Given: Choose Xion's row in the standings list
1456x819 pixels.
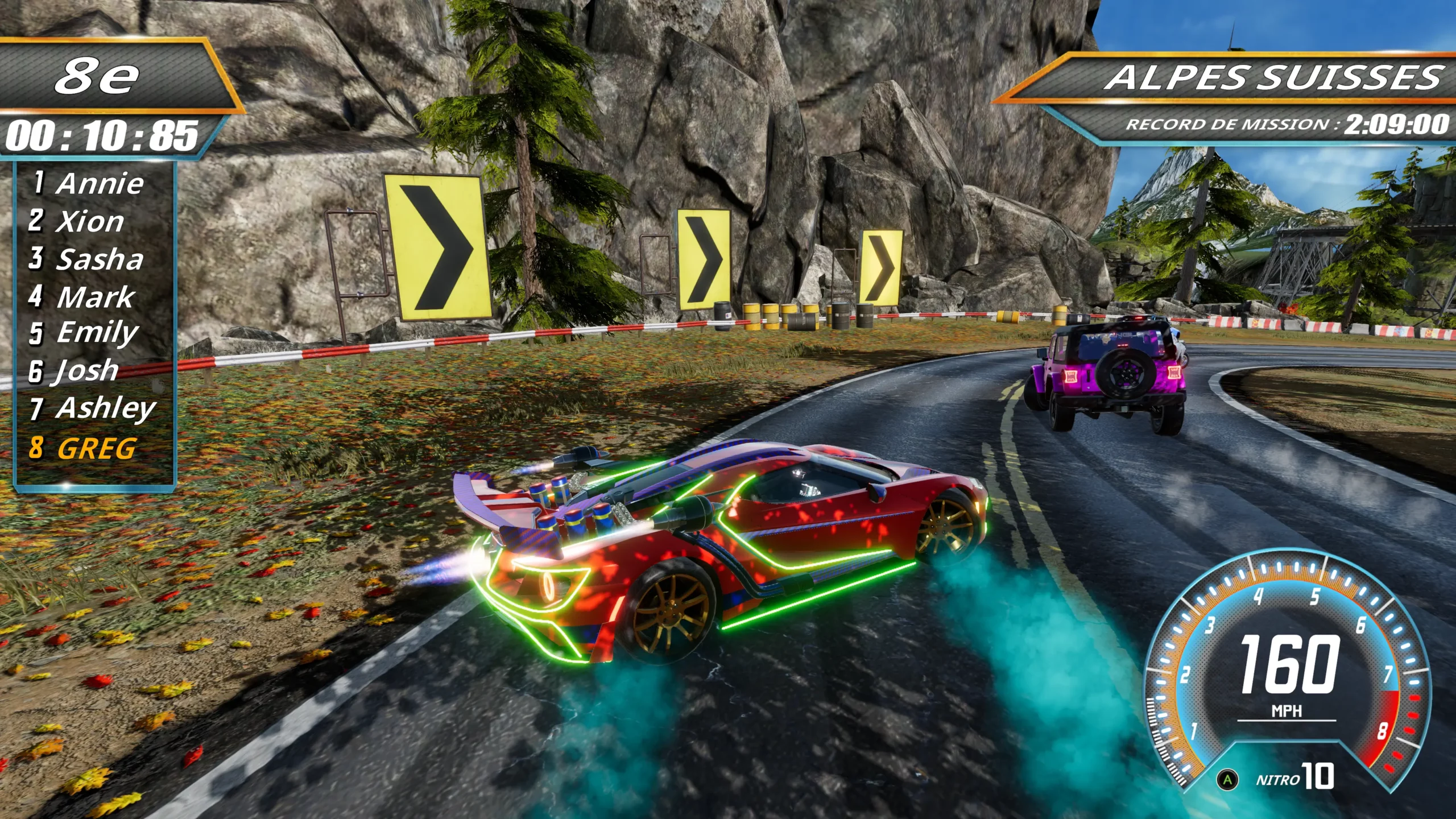Looking at the screenshot, I should coord(77,221).
